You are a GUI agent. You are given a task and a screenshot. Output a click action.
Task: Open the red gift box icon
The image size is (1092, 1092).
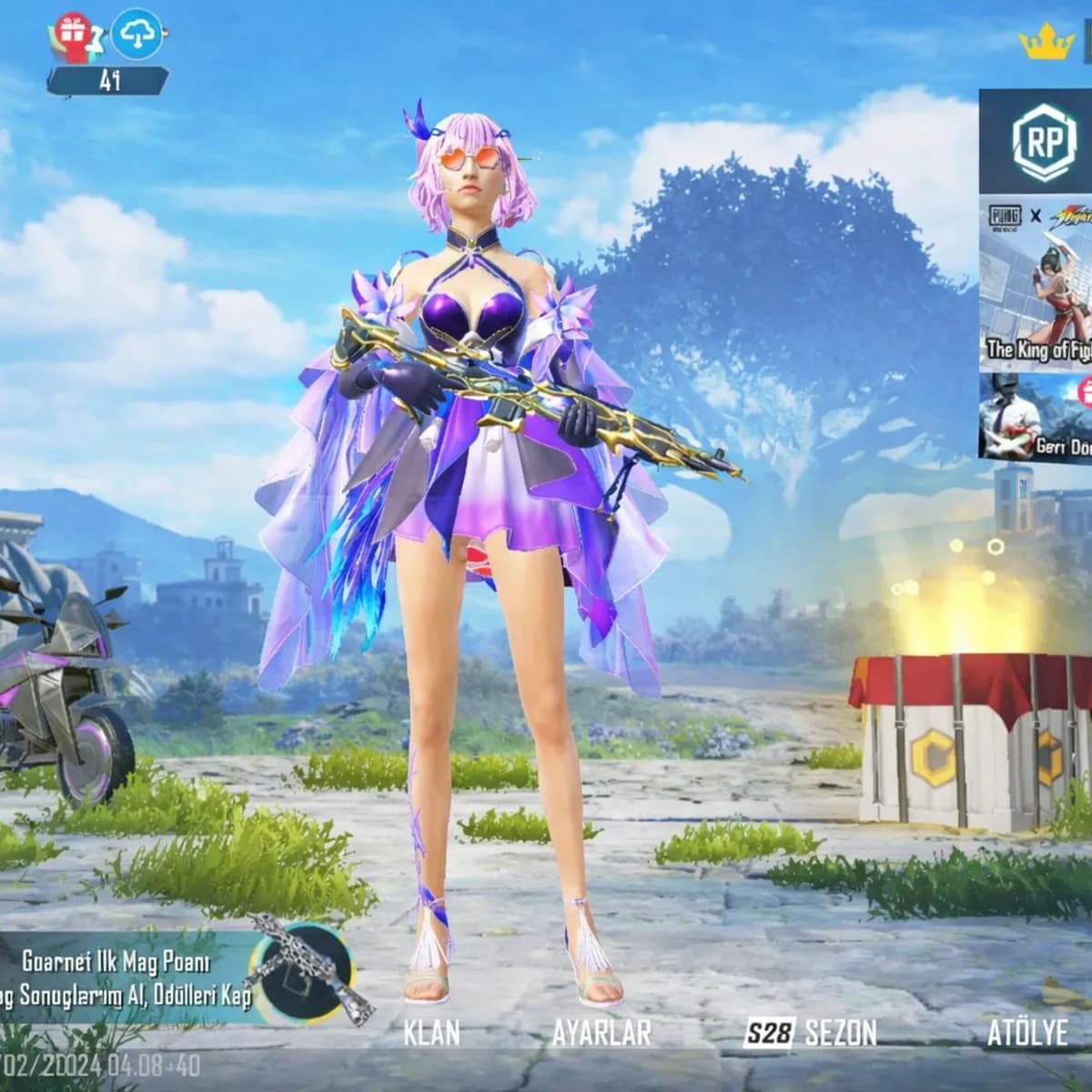[x=72, y=34]
